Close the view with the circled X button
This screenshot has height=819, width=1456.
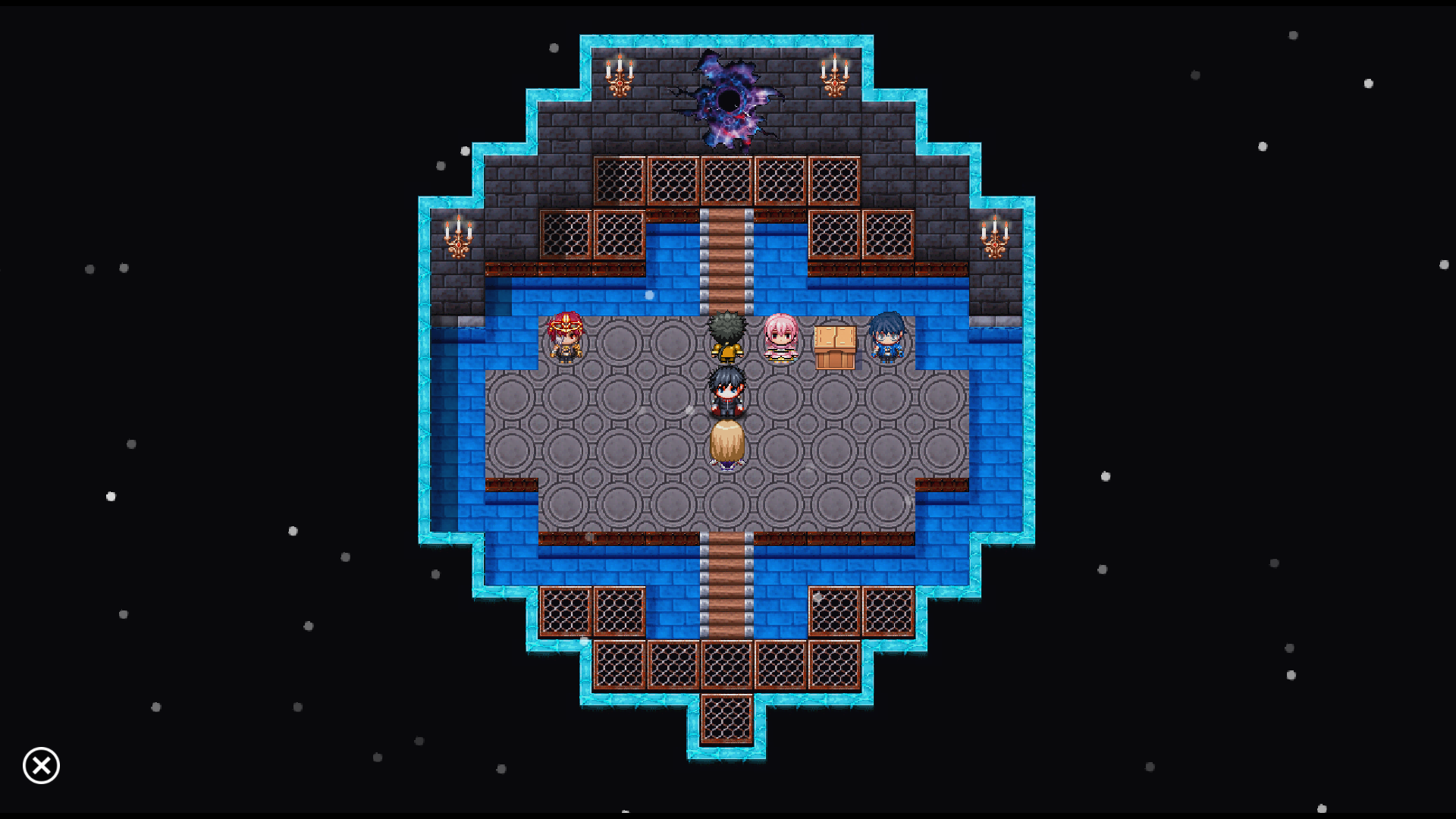[41, 765]
